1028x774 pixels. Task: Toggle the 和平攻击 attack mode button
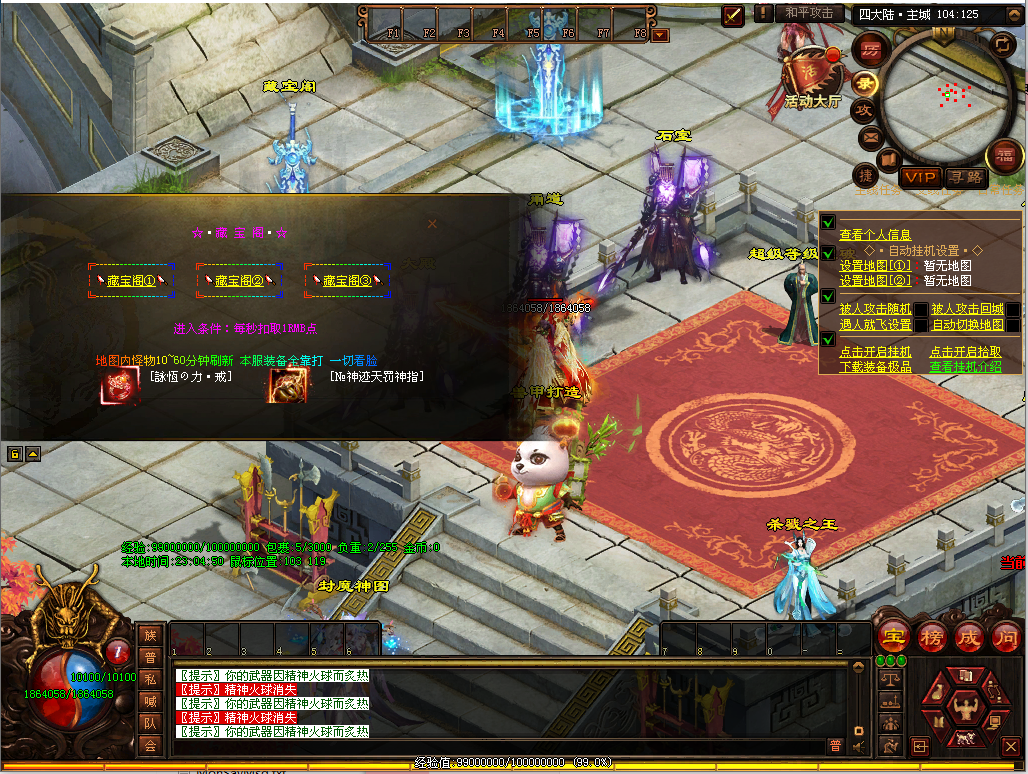[808, 13]
